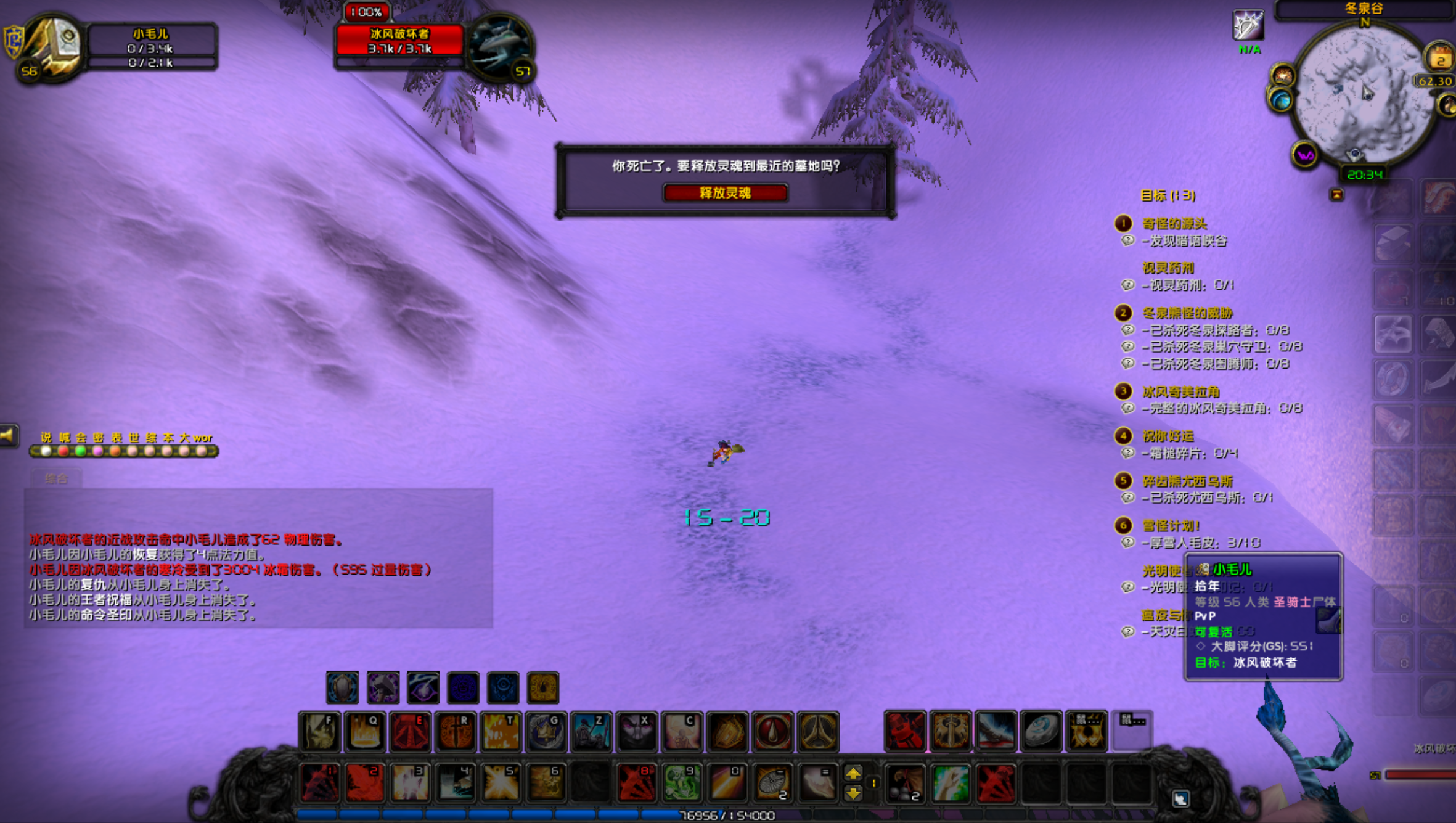The width and height of the screenshot is (1456, 823).
Task: Collapse the quest objectives tracker
Action: [x=1336, y=195]
